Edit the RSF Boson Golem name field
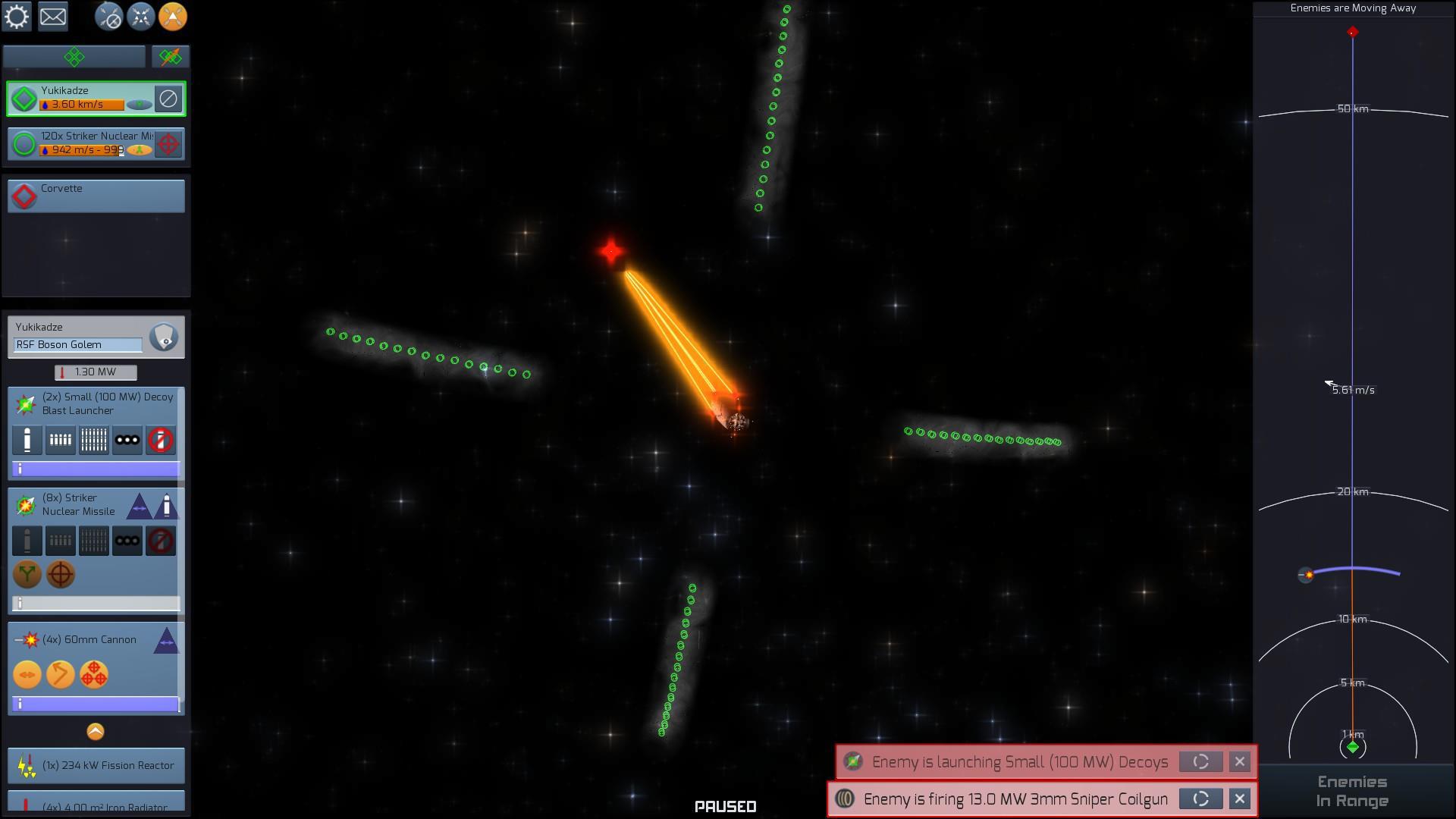The height and width of the screenshot is (819, 1456). tap(77, 345)
